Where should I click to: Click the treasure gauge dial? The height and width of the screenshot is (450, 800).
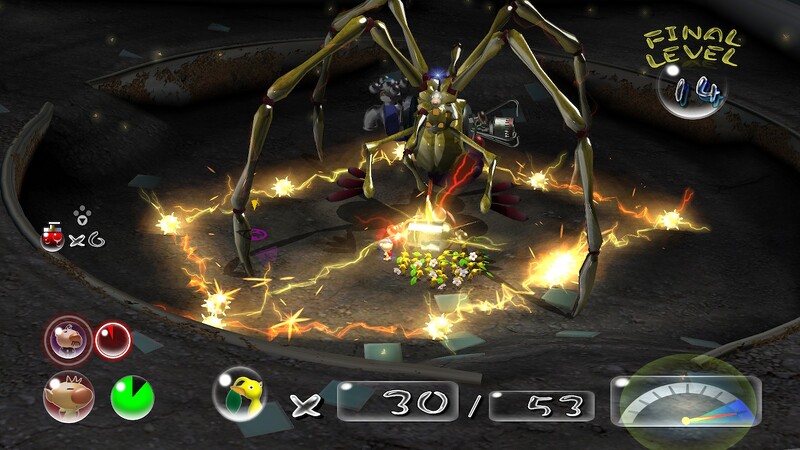[x=686, y=399]
